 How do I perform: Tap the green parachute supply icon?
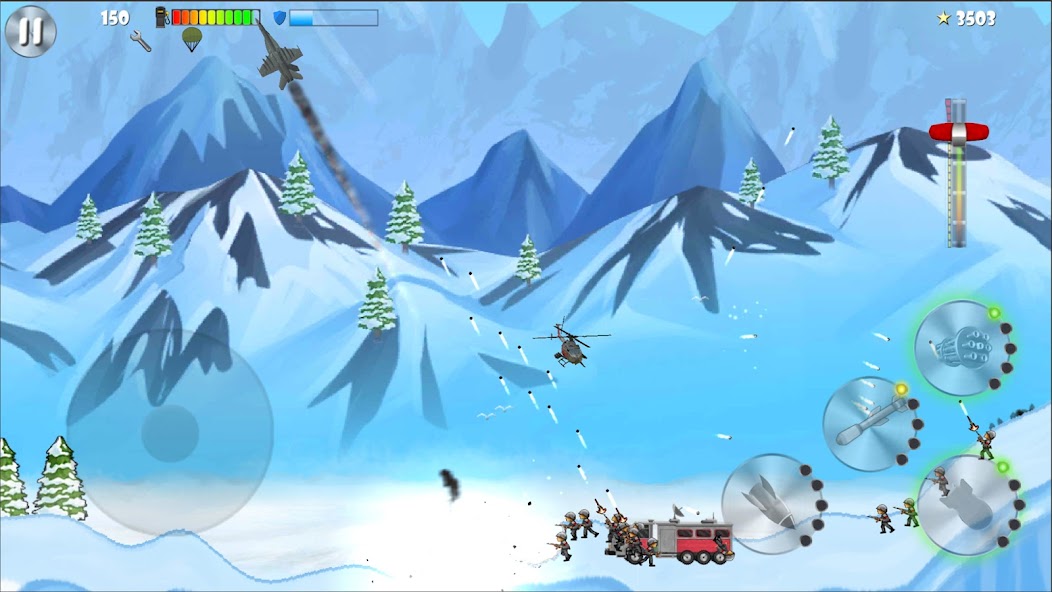(x=191, y=40)
